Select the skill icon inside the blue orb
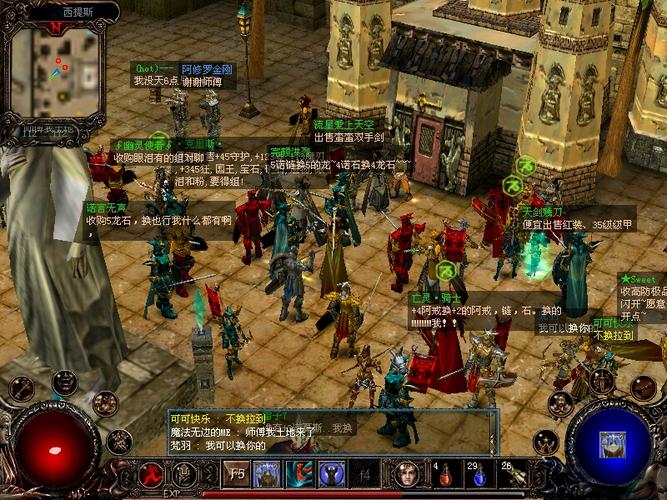This screenshot has width=667, height=500. point(608,442)
